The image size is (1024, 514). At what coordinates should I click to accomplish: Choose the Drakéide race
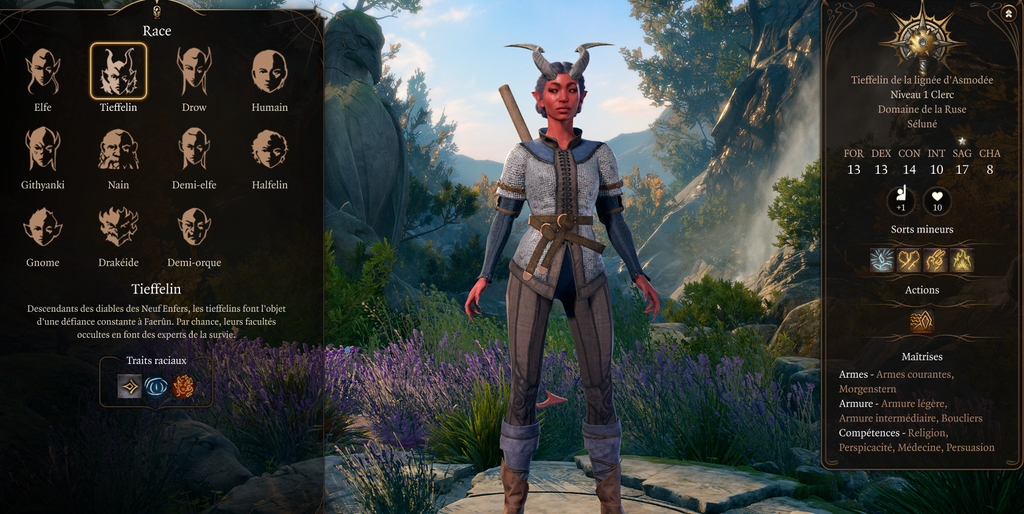(118, 226)
